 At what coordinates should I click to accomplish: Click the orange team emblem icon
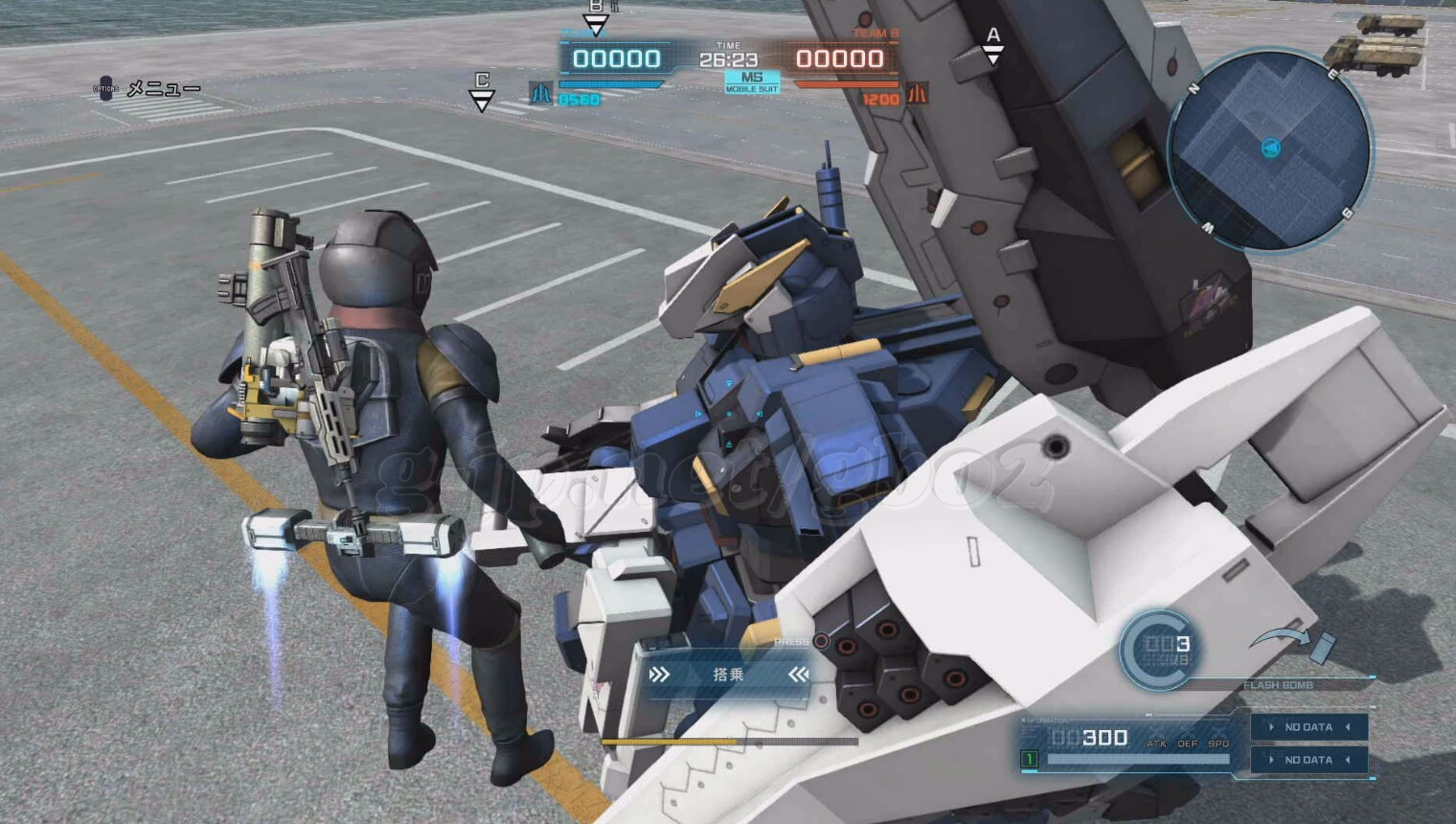[917, 94]
